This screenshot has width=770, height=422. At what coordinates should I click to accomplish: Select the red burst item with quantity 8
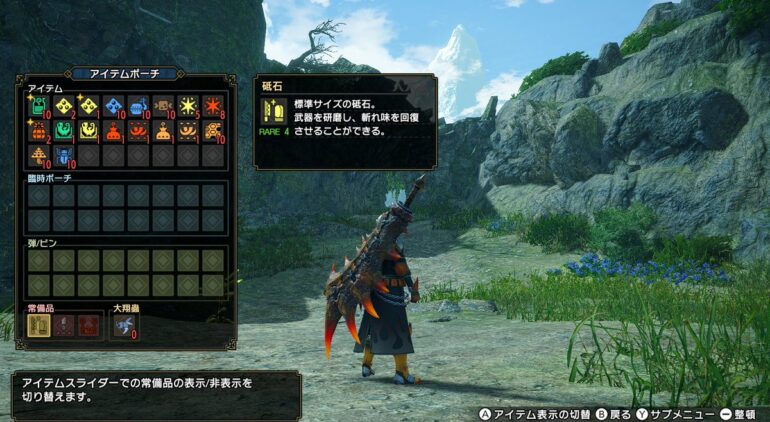pyautogui.click(x=213, y=106)
